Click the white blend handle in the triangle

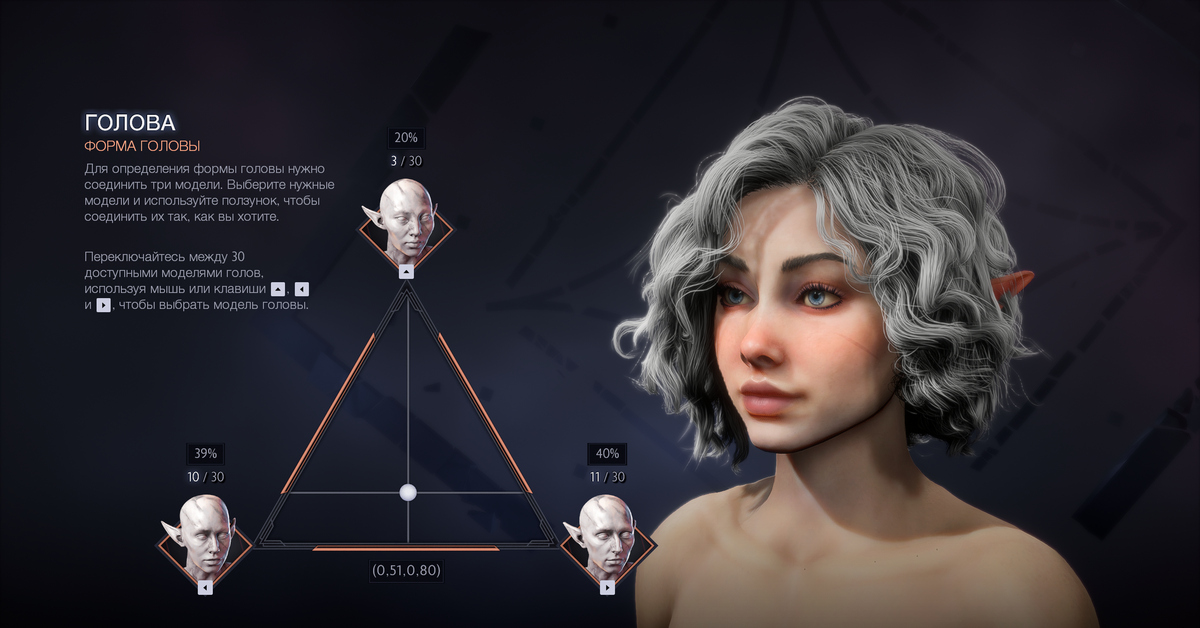(407, 492)
